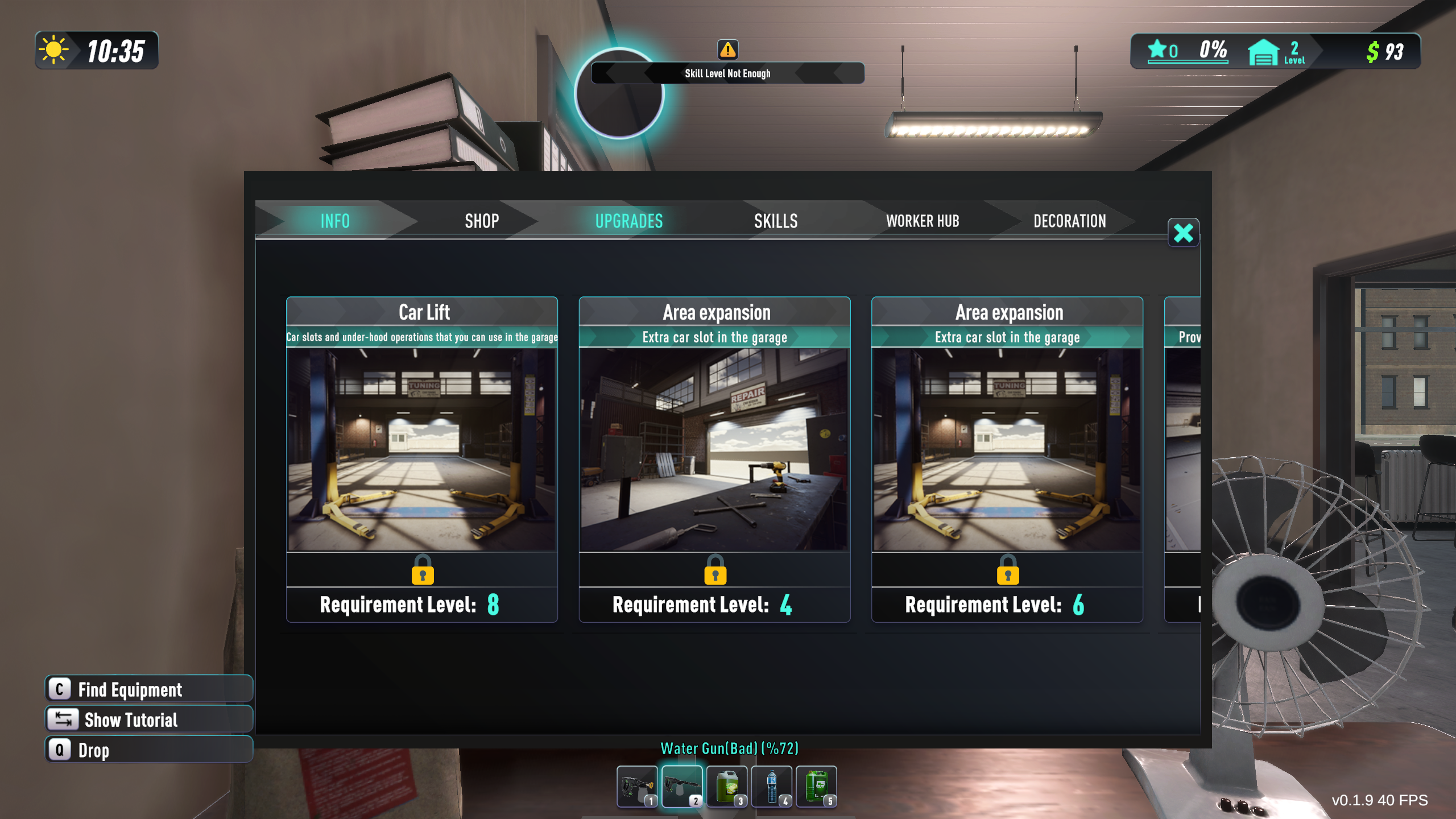Screen dimensions: 1456x819
Task: Open the WORKER HUB tab
Action: pyautogui.click(x=923, y=221)
